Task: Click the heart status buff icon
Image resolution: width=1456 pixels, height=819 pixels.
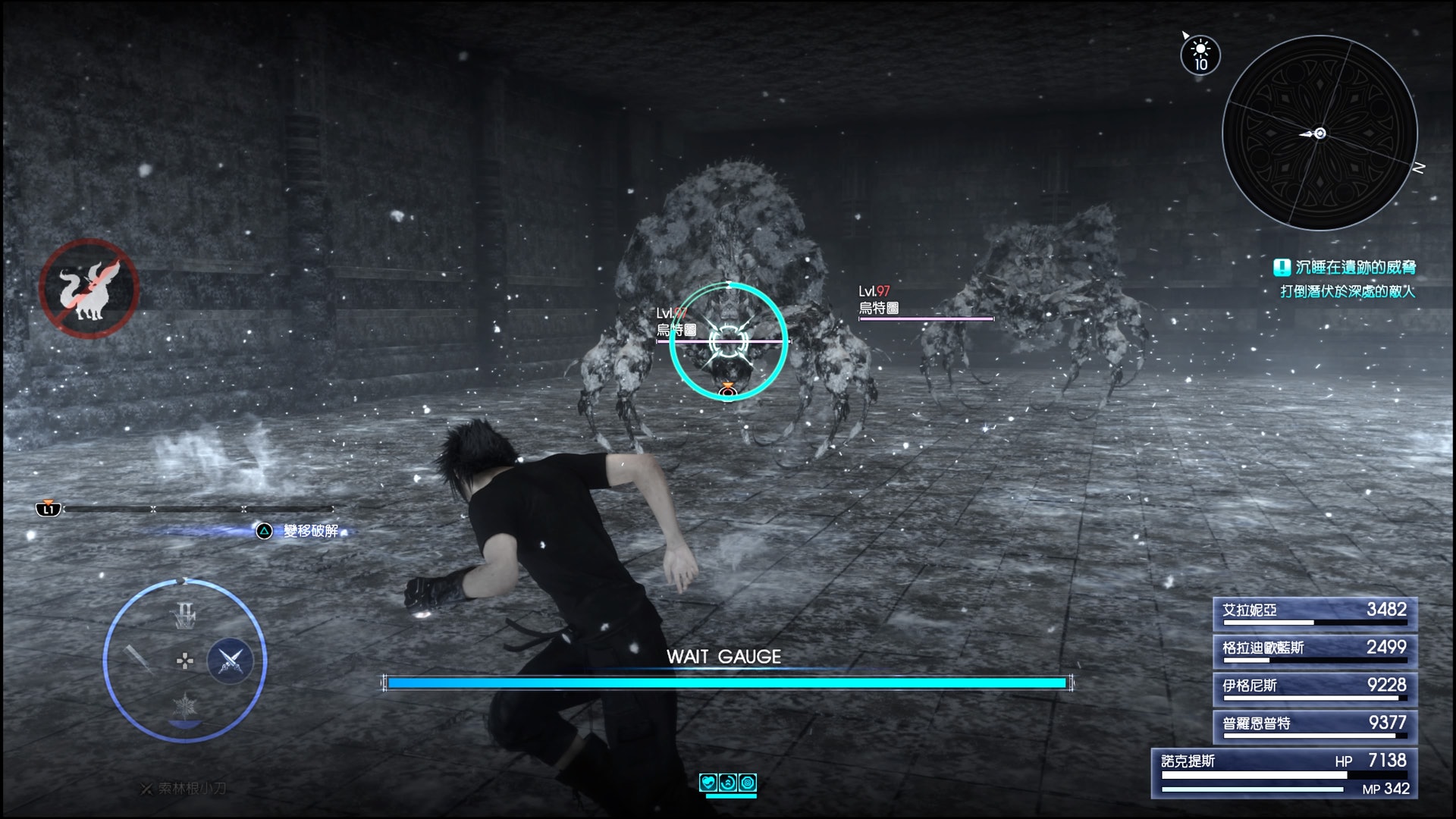Action: point(708,783)
